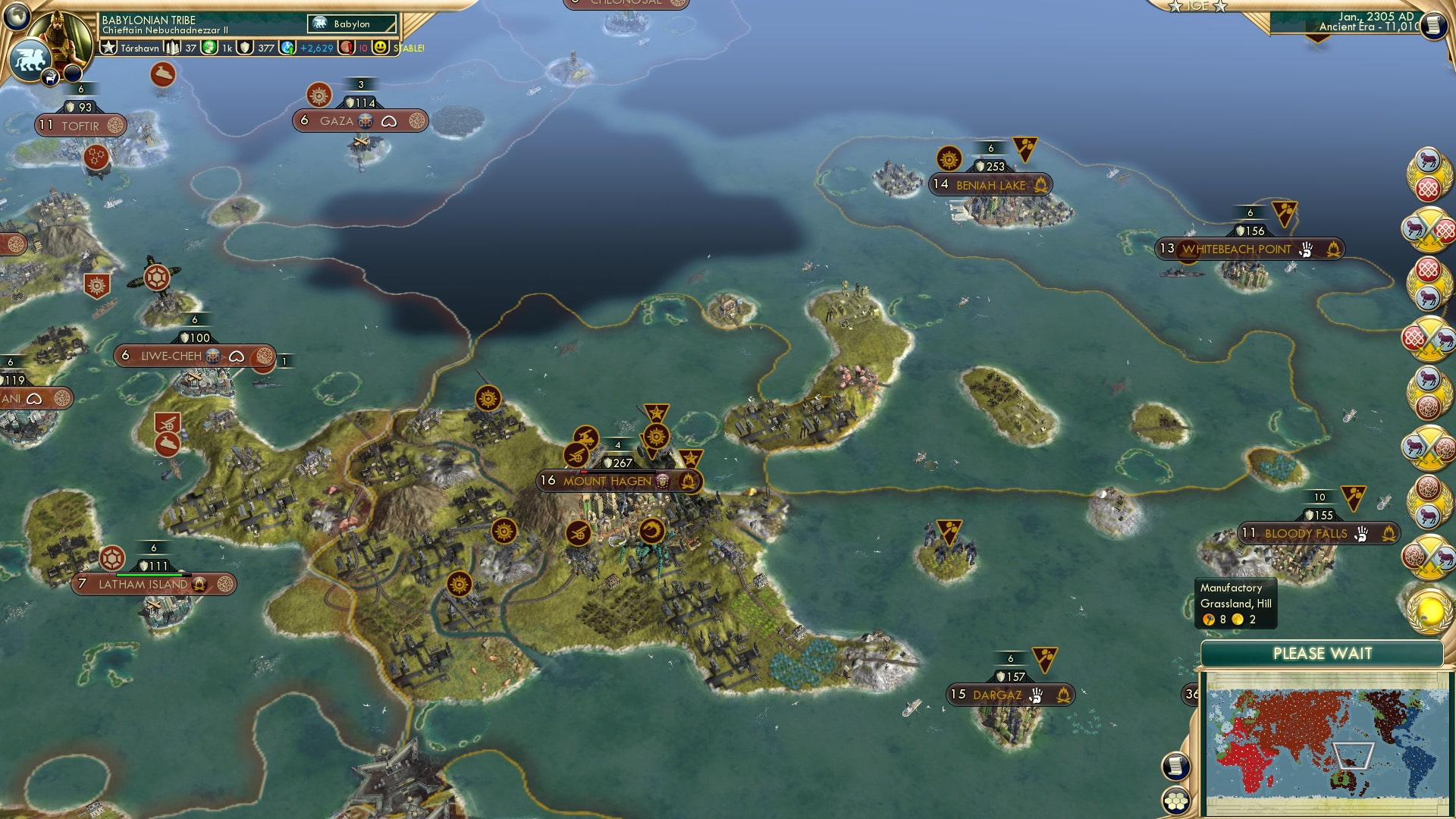
Task: Toggle the hex grid map options button
Action: tap(1175, 801)
